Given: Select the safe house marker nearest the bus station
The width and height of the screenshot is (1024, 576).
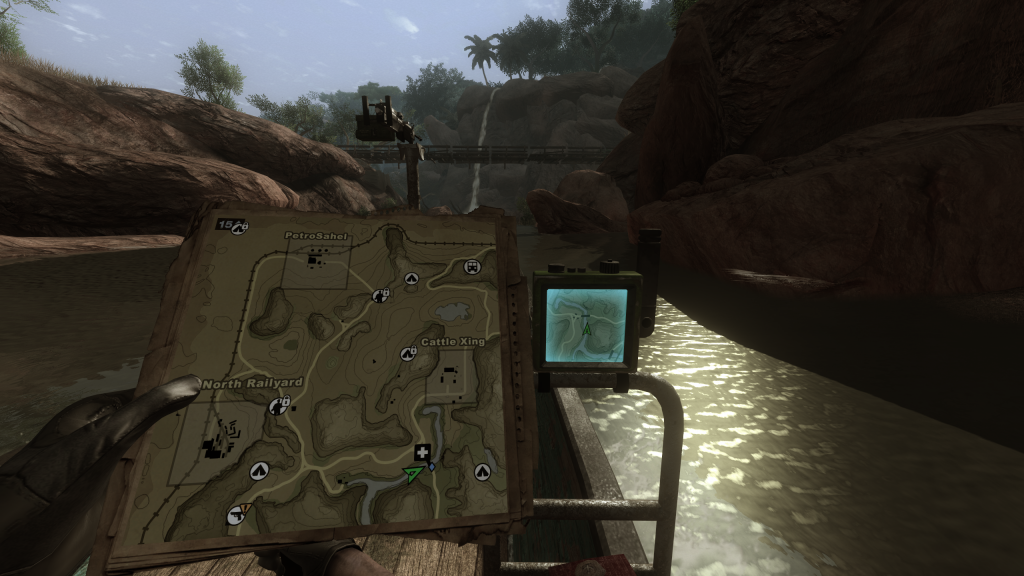Looking at the screenshot, I should 411,279.
